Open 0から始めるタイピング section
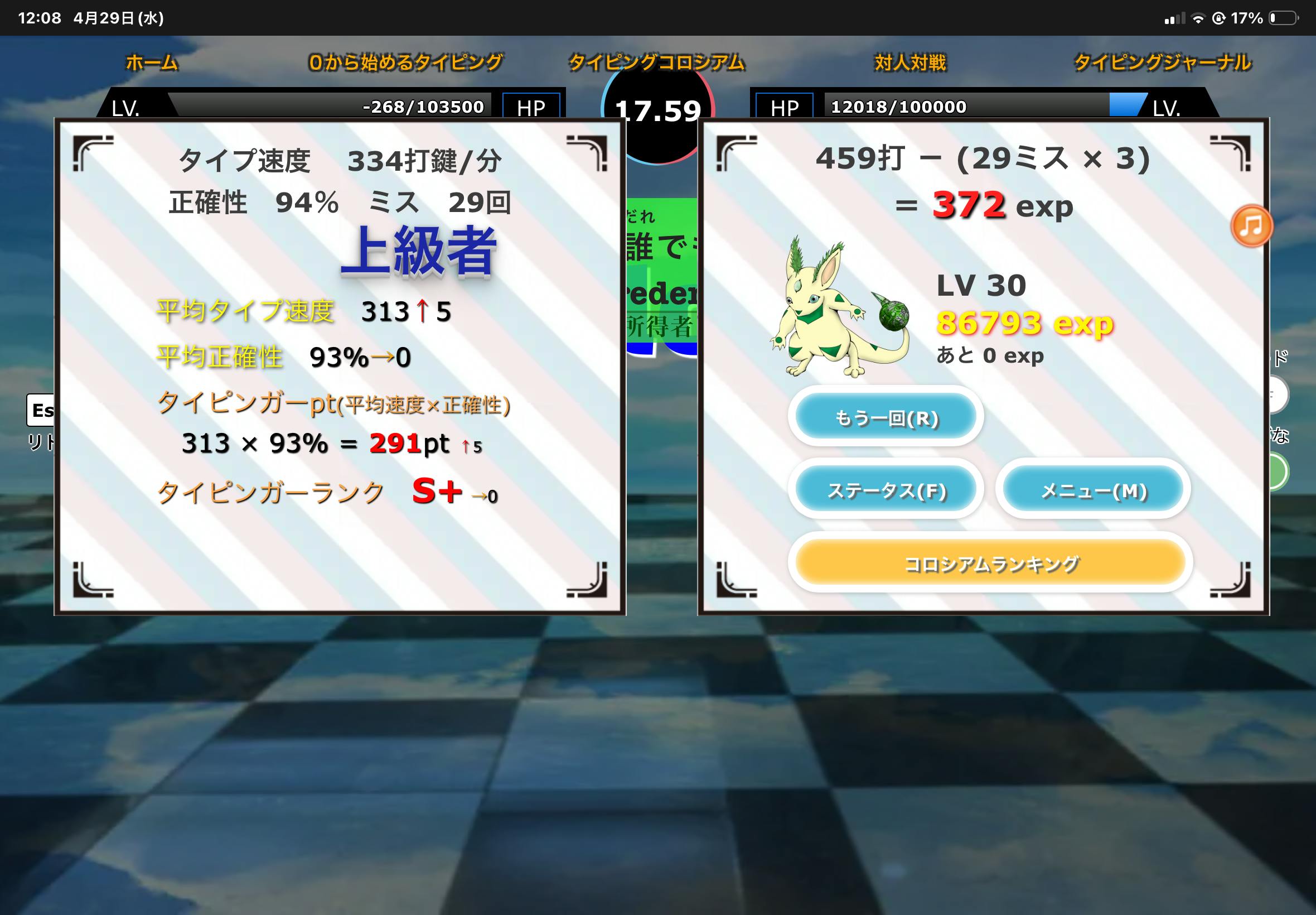This screenshot has width=1316, height=915. click(x=405, y=62)
